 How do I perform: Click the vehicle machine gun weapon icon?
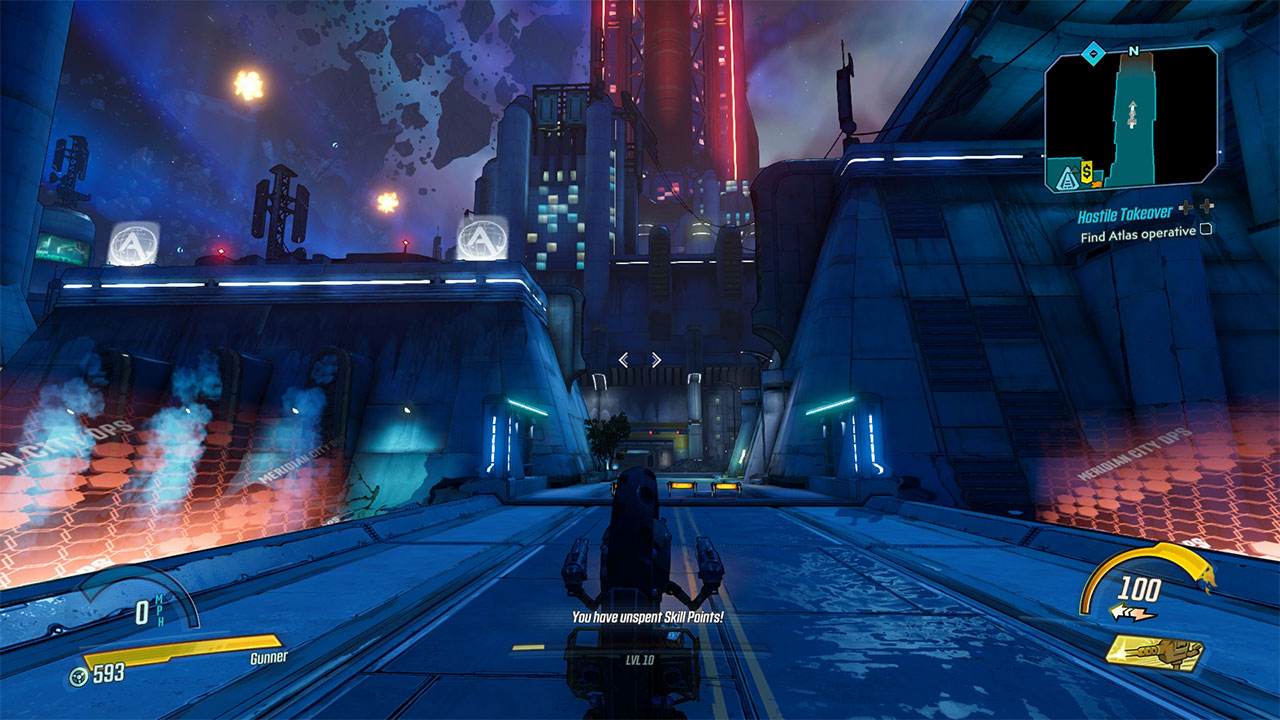(x=1155, y=653)
